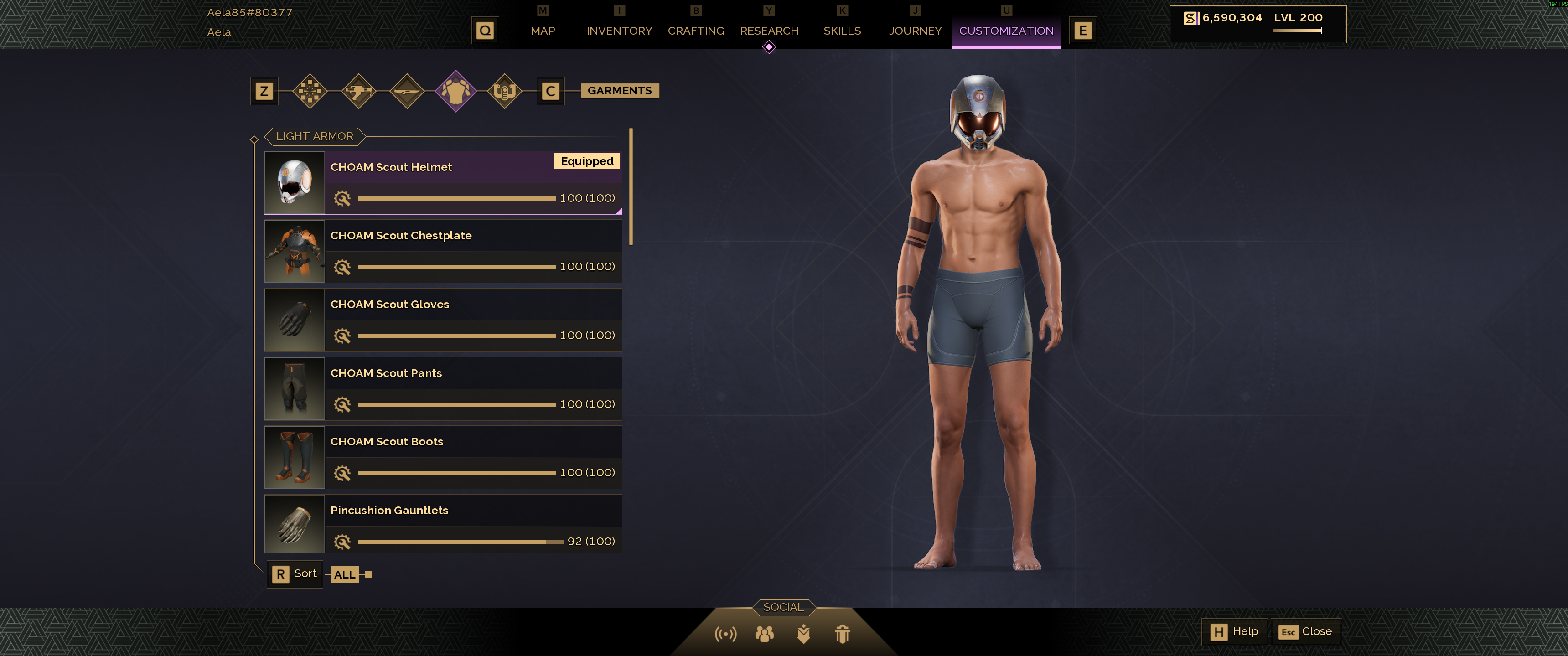Select the CHOAM Scout Pants entry
This screenshot has height=656, width=1568.
click(443, 389)
